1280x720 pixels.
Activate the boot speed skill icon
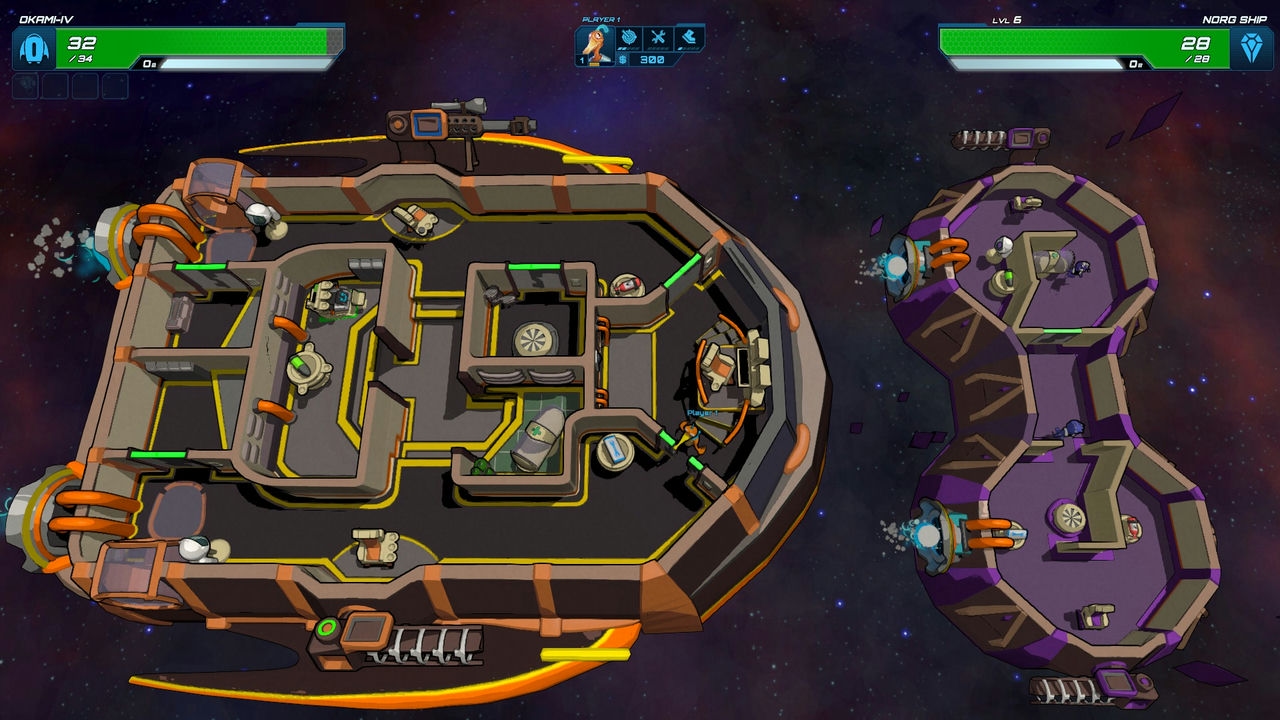pyautogui.click(x=690, y=39)
